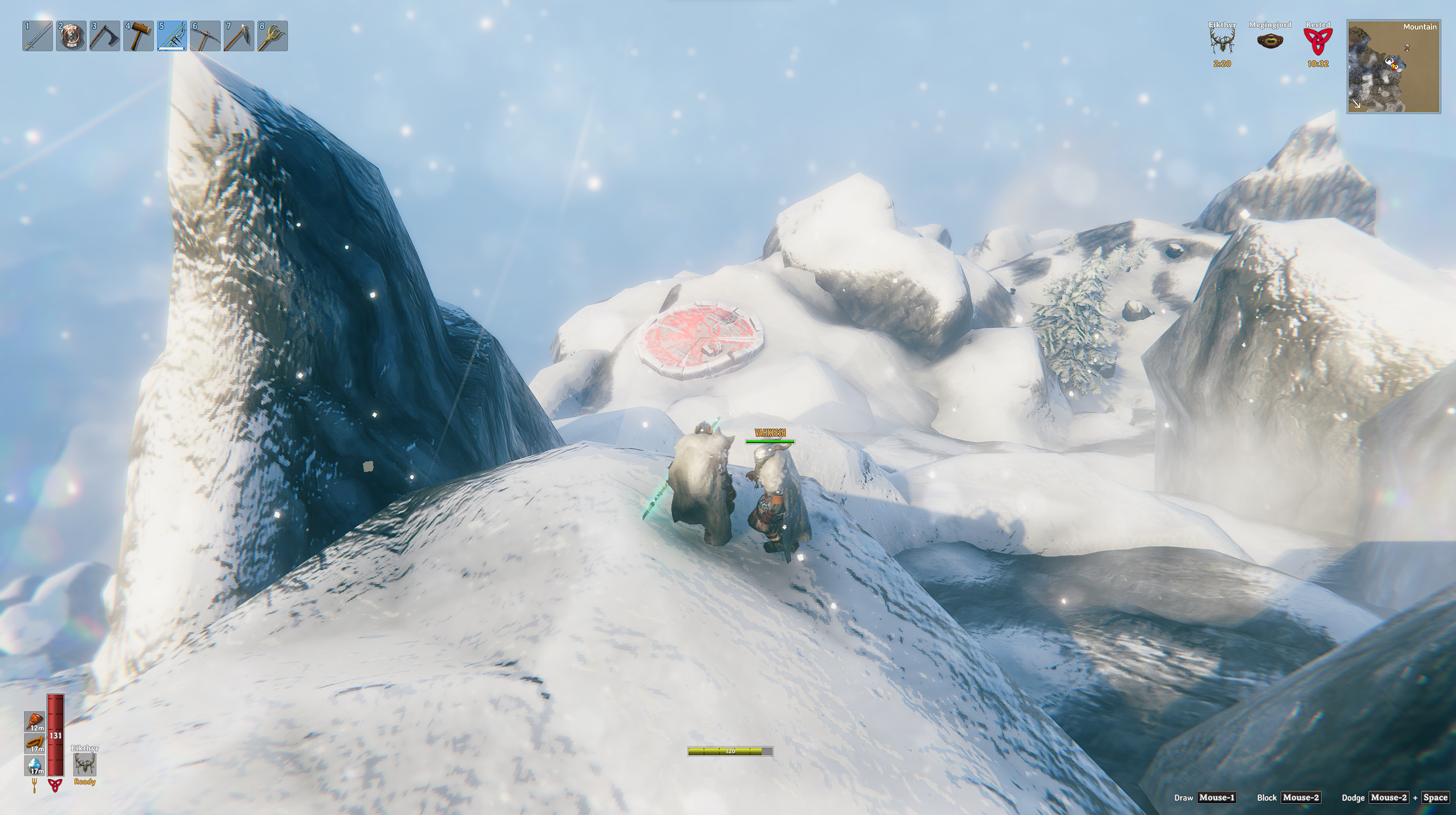Choose the axe in hotbar slot 3
The height and width of the screenshot is (815, 1456).
[x=105, y=36]
